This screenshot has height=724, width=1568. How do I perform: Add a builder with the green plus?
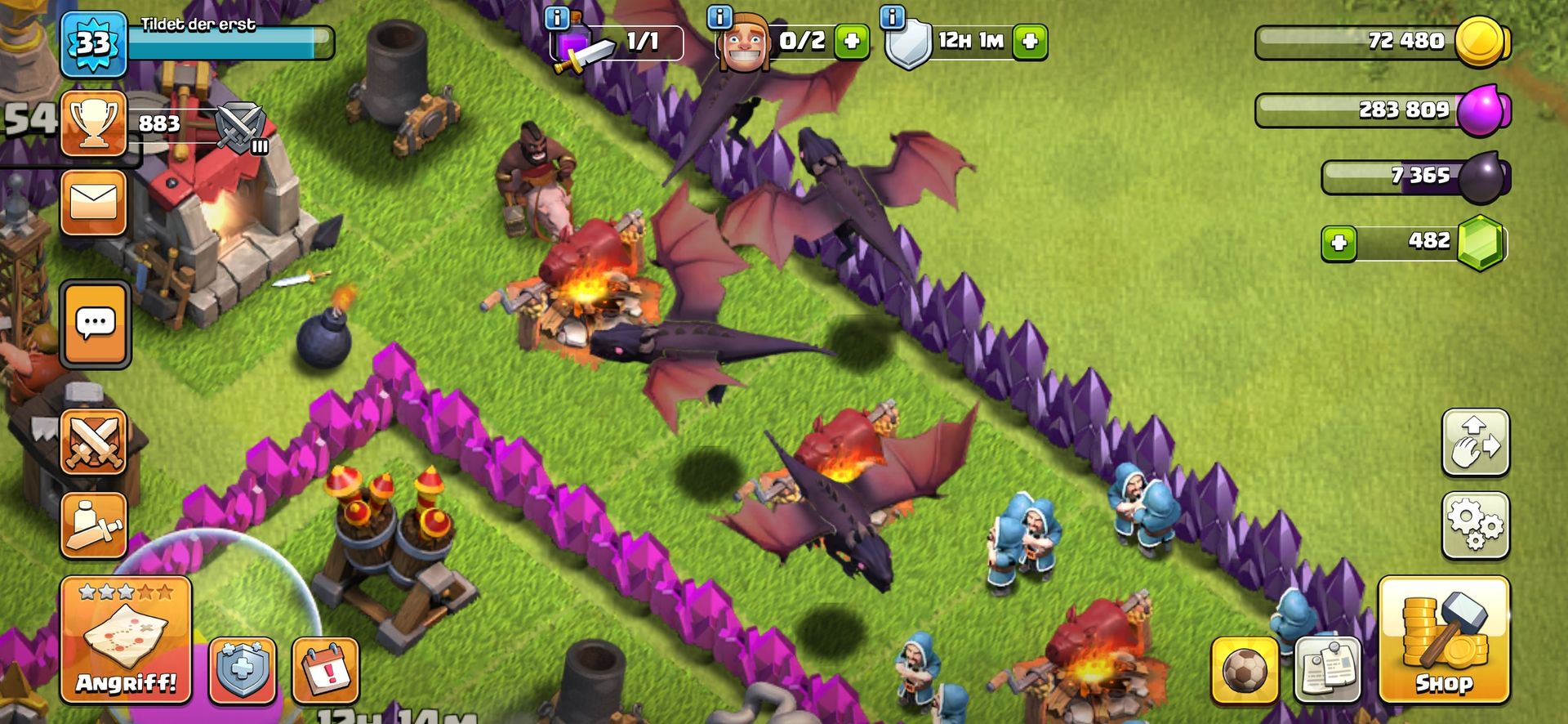pyautogui.click(x=851, y=41)
